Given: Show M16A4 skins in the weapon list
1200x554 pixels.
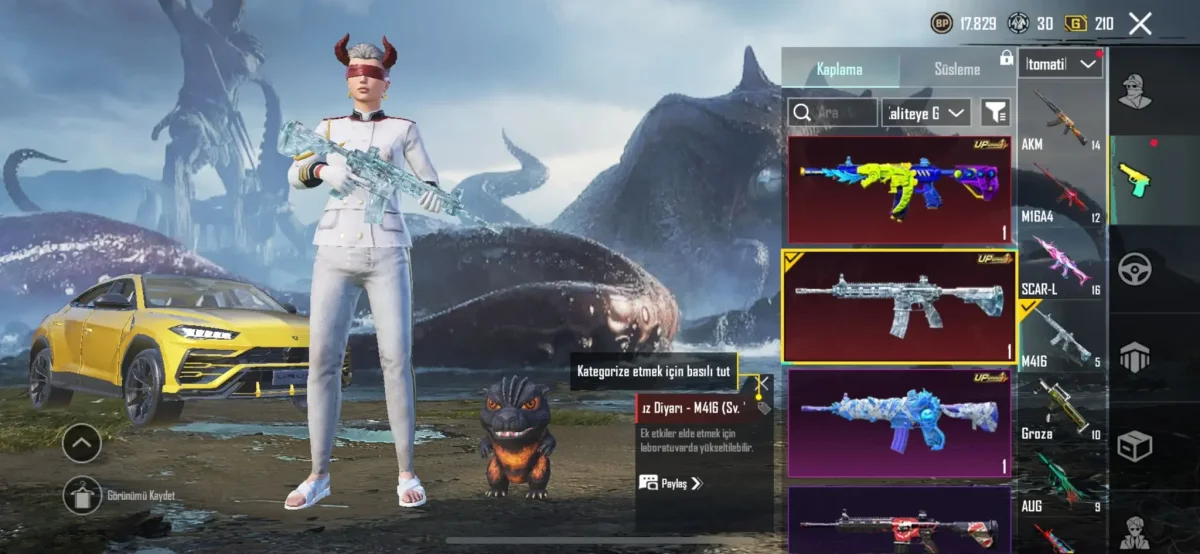Looking at the screenshot, I should pos(1061,193).
